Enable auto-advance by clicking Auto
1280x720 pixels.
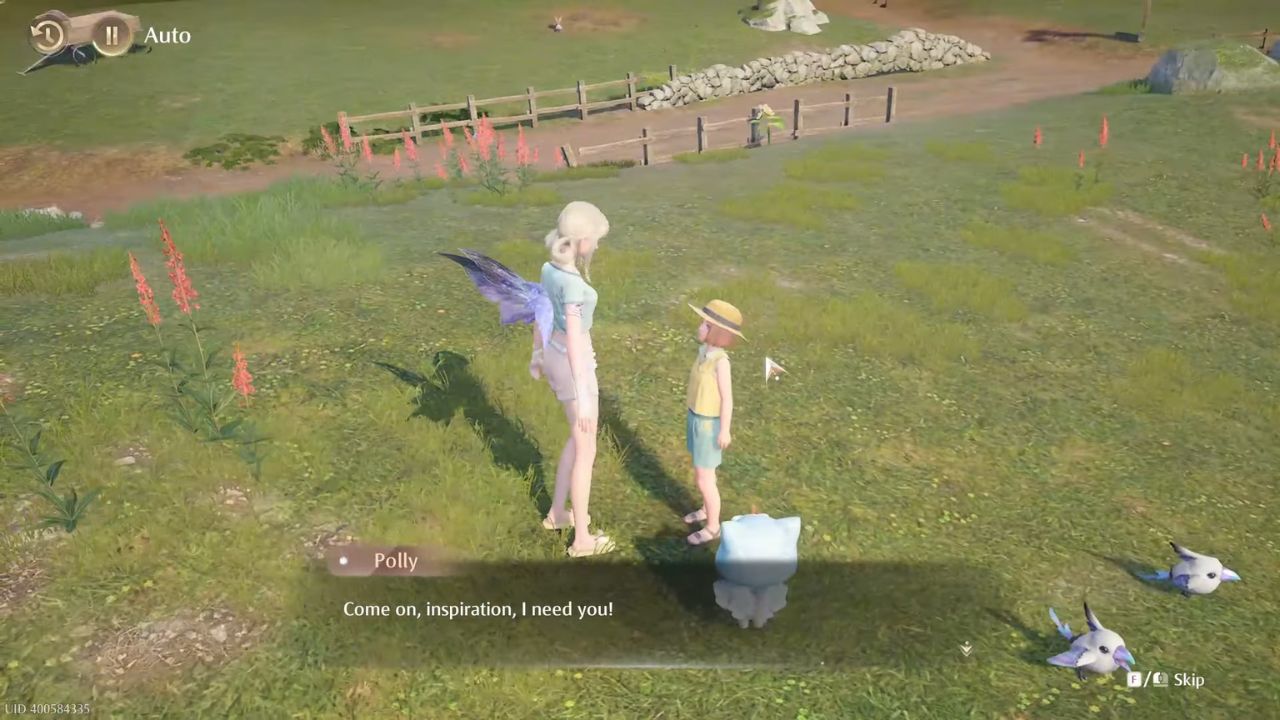[166, 35]
